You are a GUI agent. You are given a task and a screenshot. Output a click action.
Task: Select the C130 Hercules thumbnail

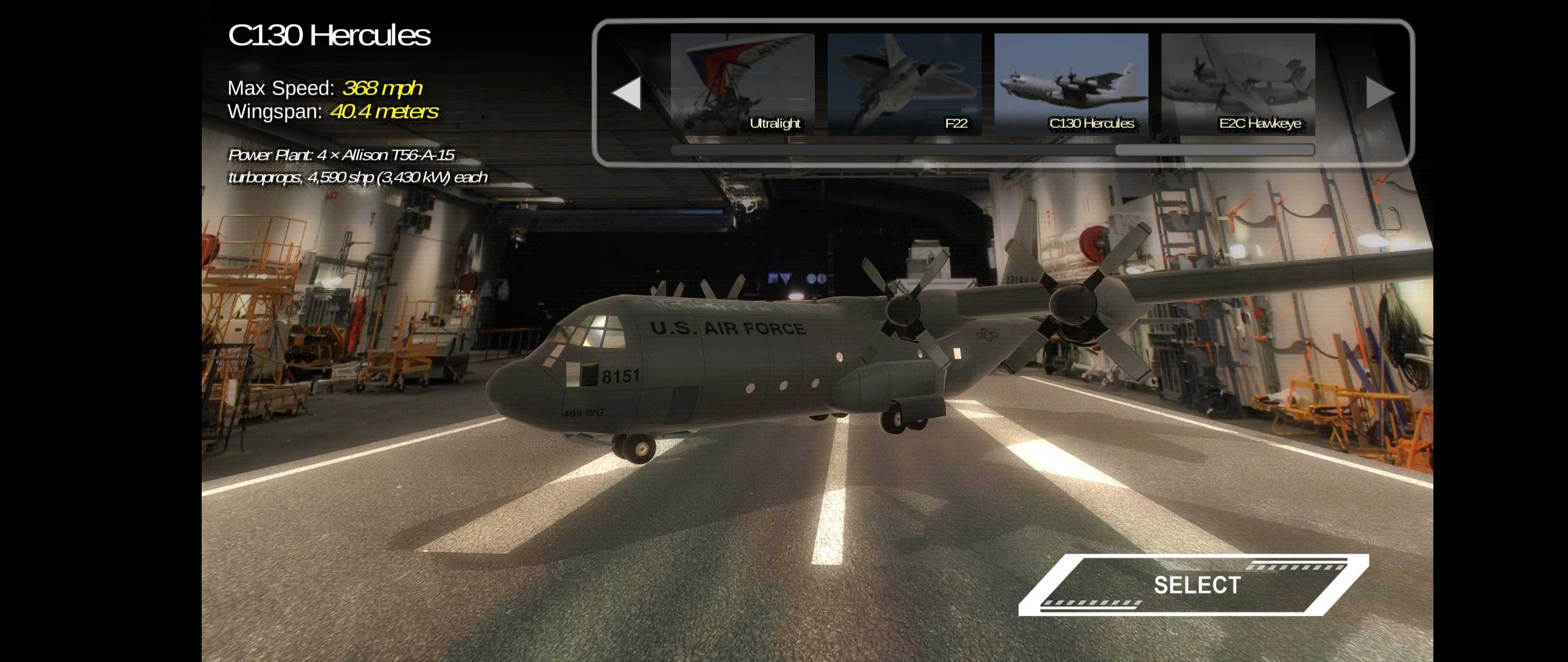point(1071,84)
